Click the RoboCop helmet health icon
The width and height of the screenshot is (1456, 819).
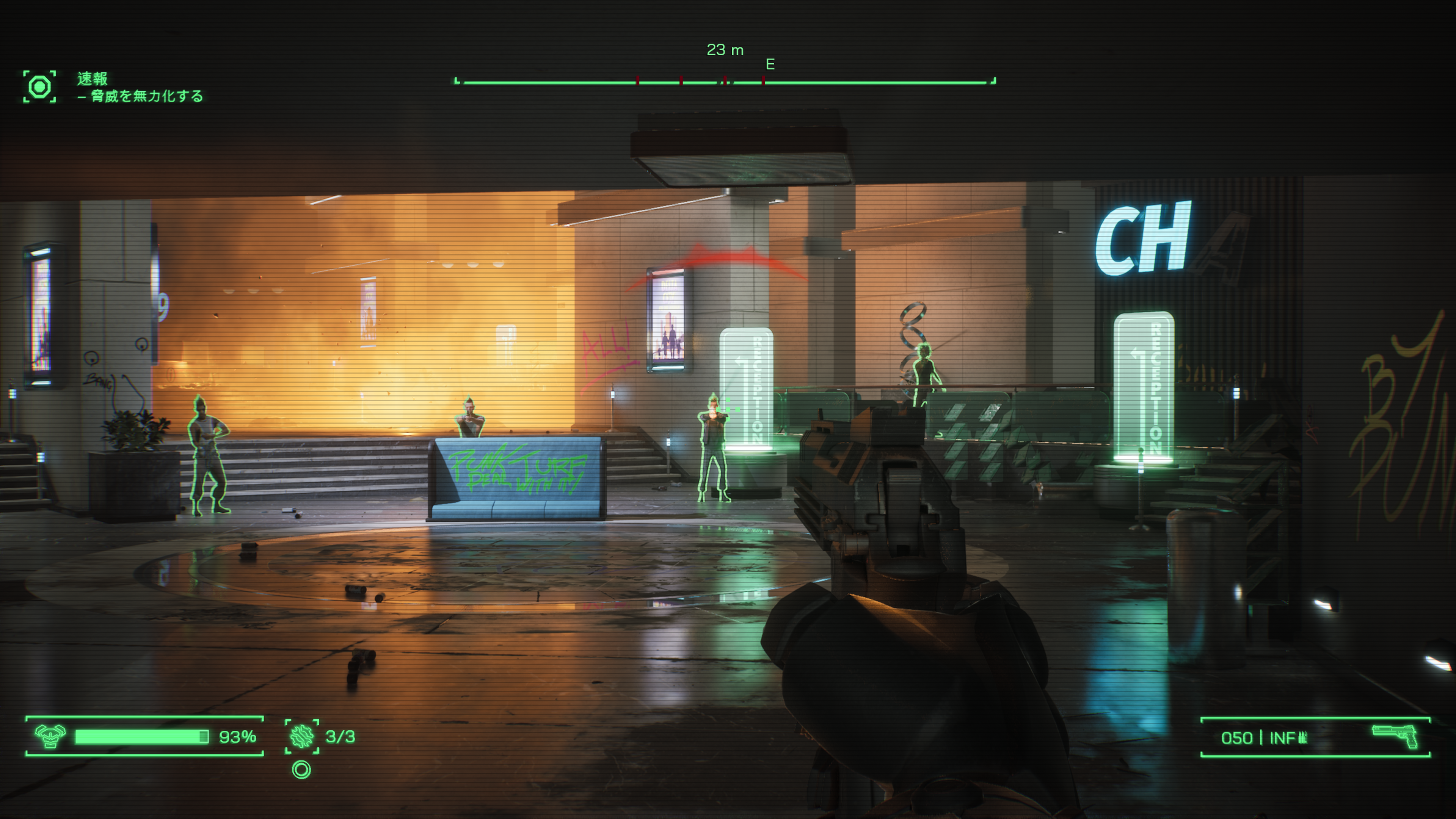(50, 736)
